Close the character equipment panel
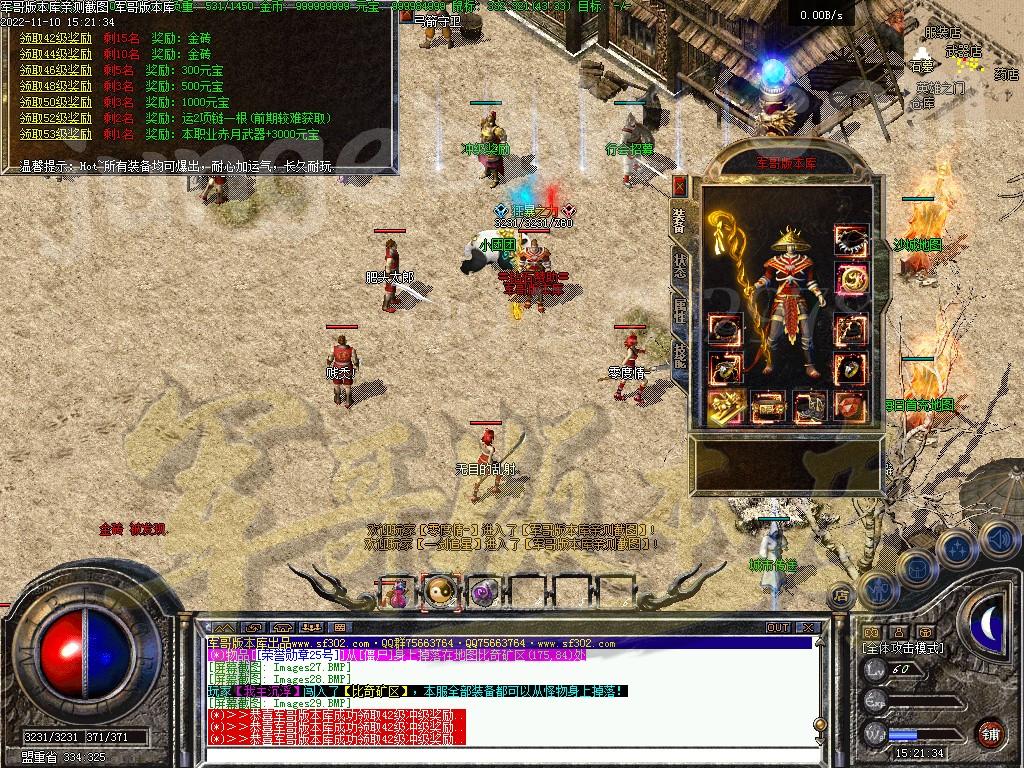Viewport: 1024px width, 768px height. point(680,186)
